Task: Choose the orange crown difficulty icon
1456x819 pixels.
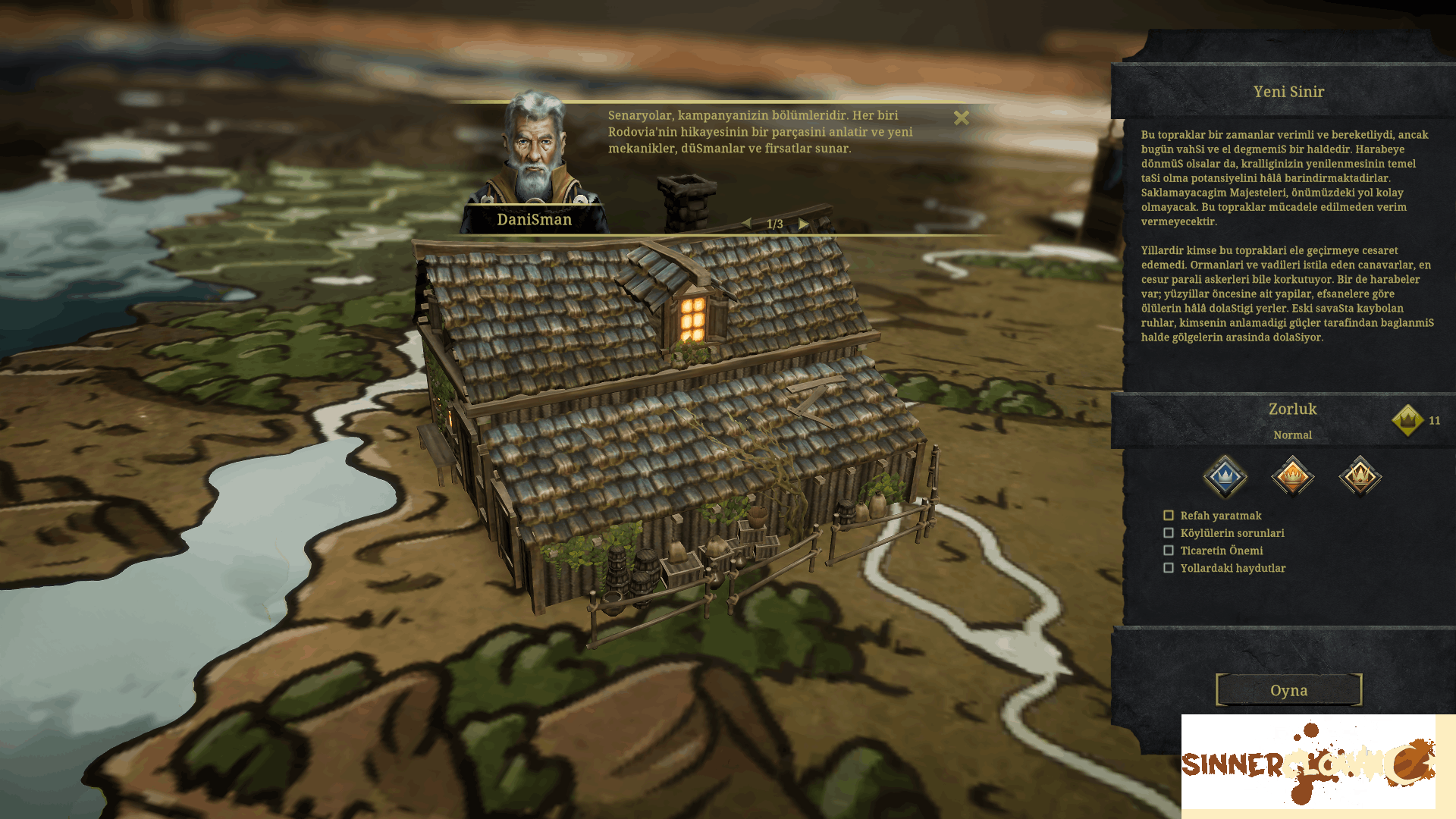Action: click(x=1292, y=476)
